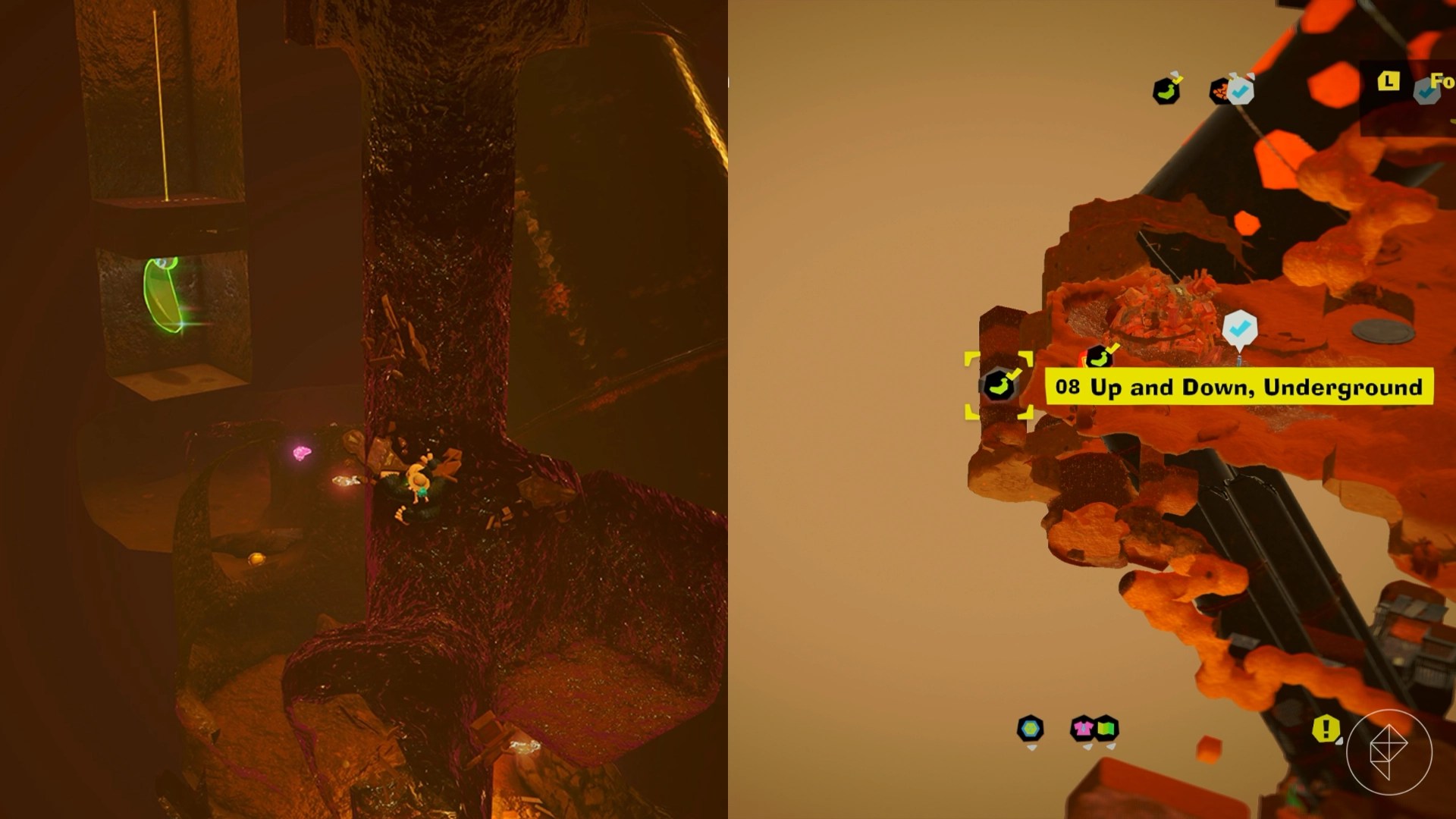Screen dimensions: 1456x819
Task: Click the Polygon logo watermark
Action: click(x=1389, y=752)
